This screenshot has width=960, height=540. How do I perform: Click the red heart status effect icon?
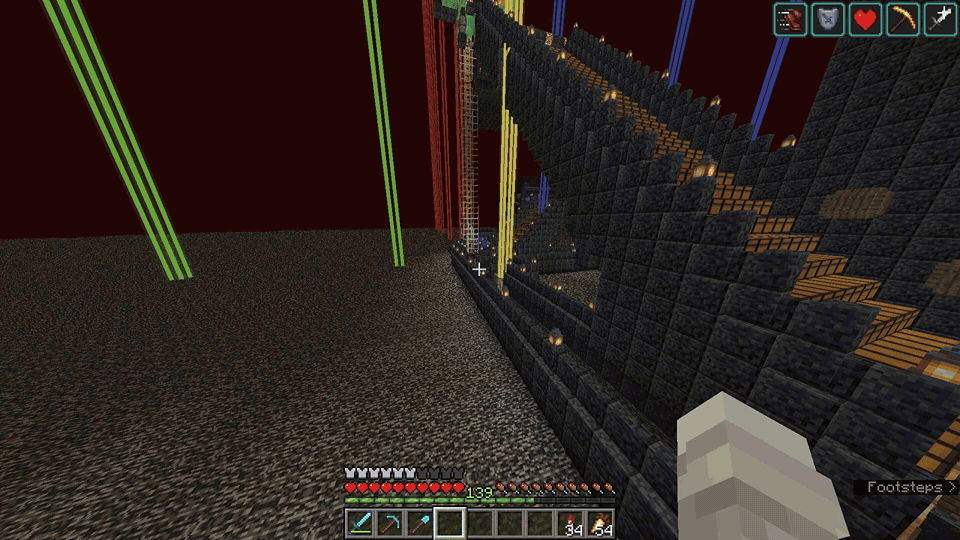pyautogui.click(x=866, y=19)
